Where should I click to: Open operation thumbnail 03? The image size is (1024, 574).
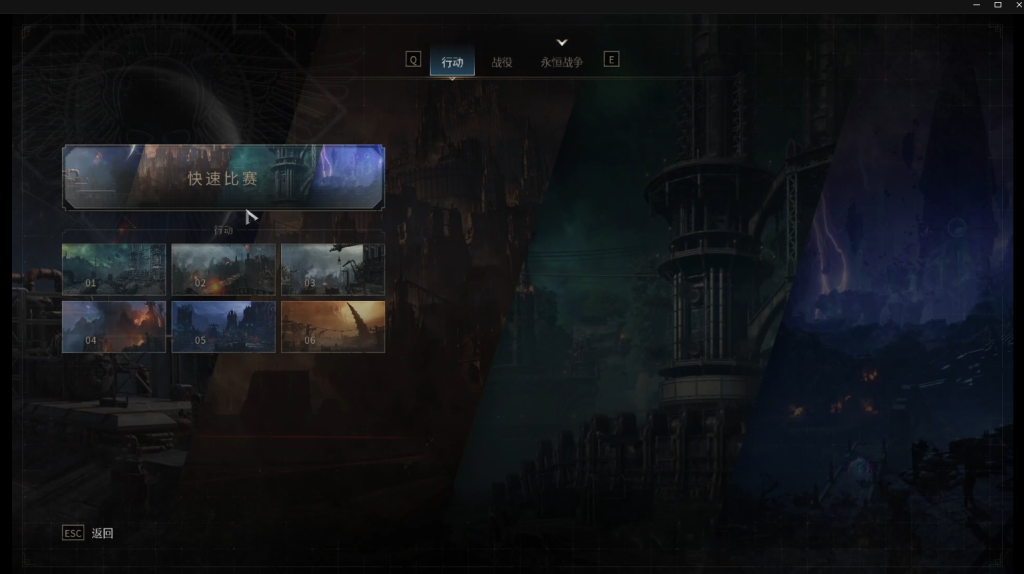(x=332, y=269)
